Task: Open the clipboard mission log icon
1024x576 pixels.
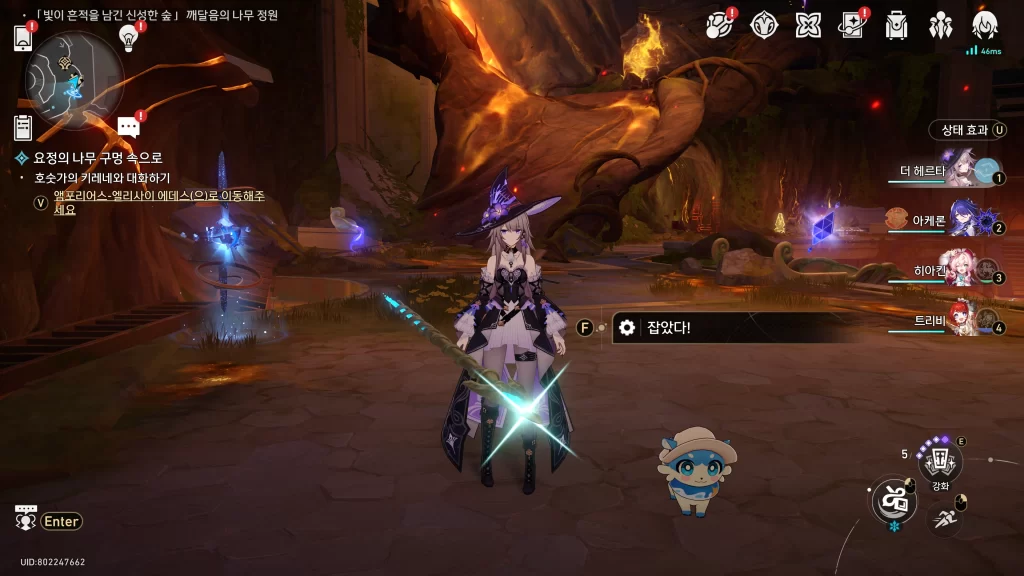Action: coord(23,127)
